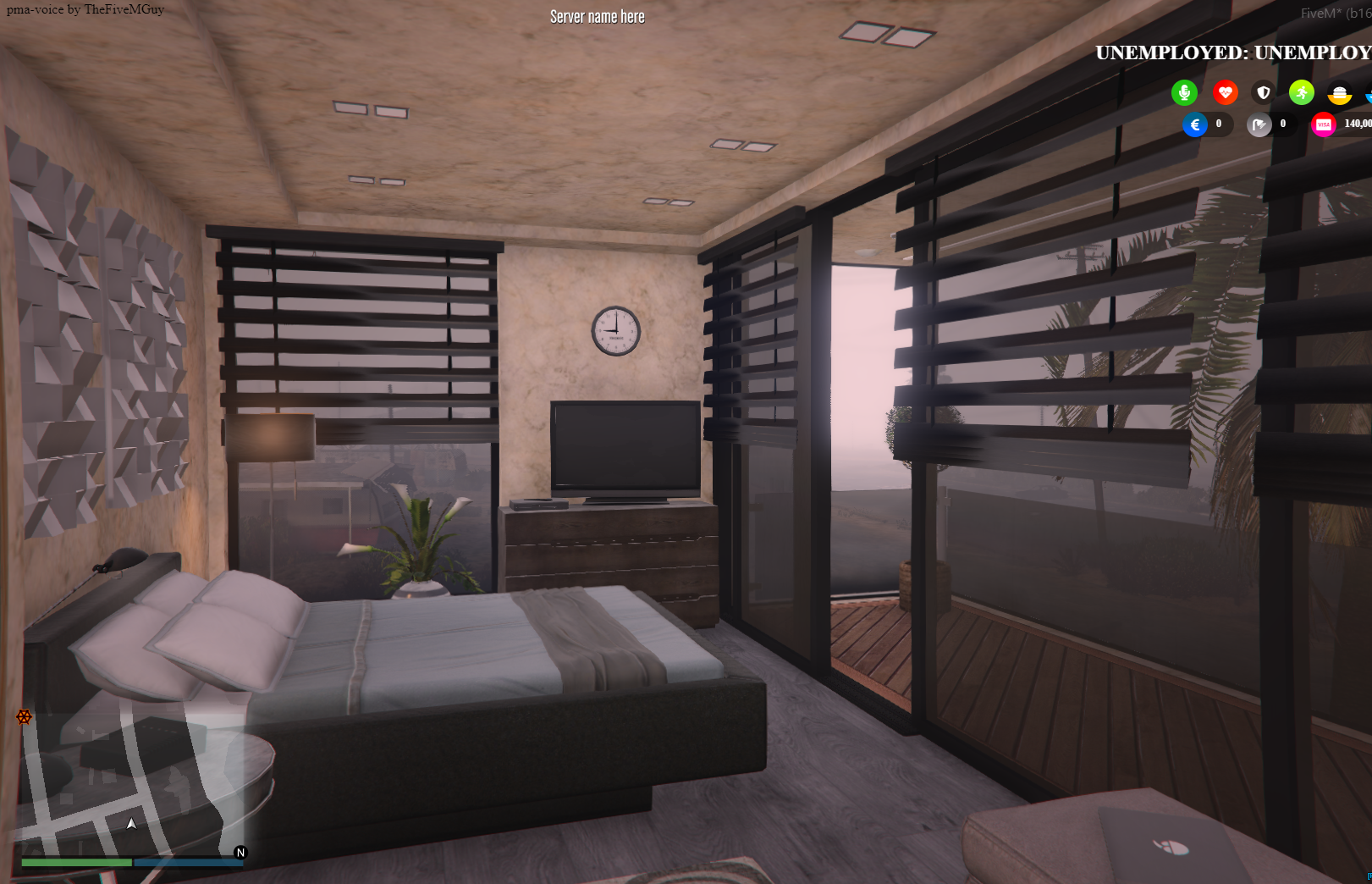Mute voice by clicking the microphone indicator

[1184, 92]
